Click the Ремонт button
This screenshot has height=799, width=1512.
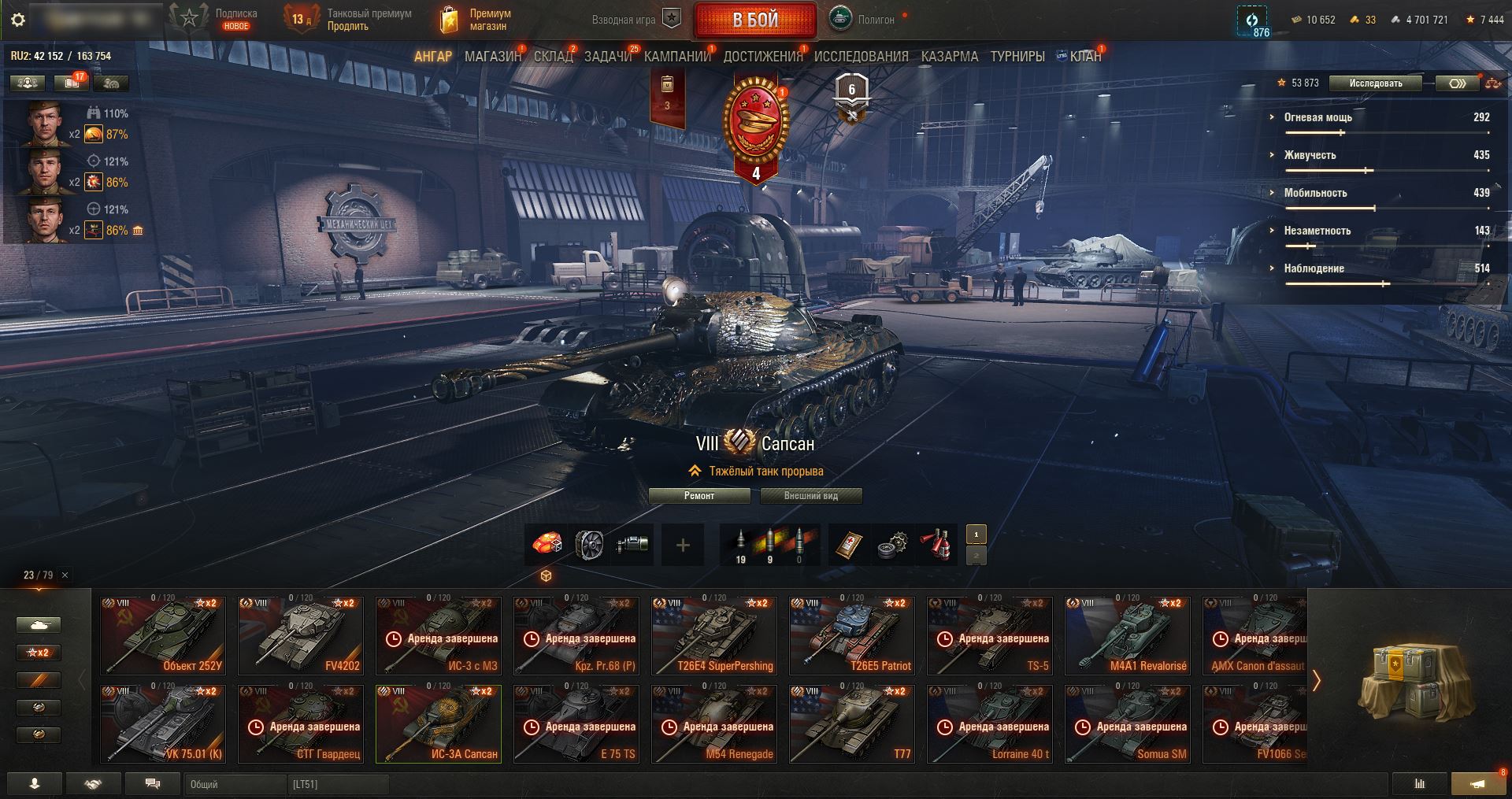point(699,496)
